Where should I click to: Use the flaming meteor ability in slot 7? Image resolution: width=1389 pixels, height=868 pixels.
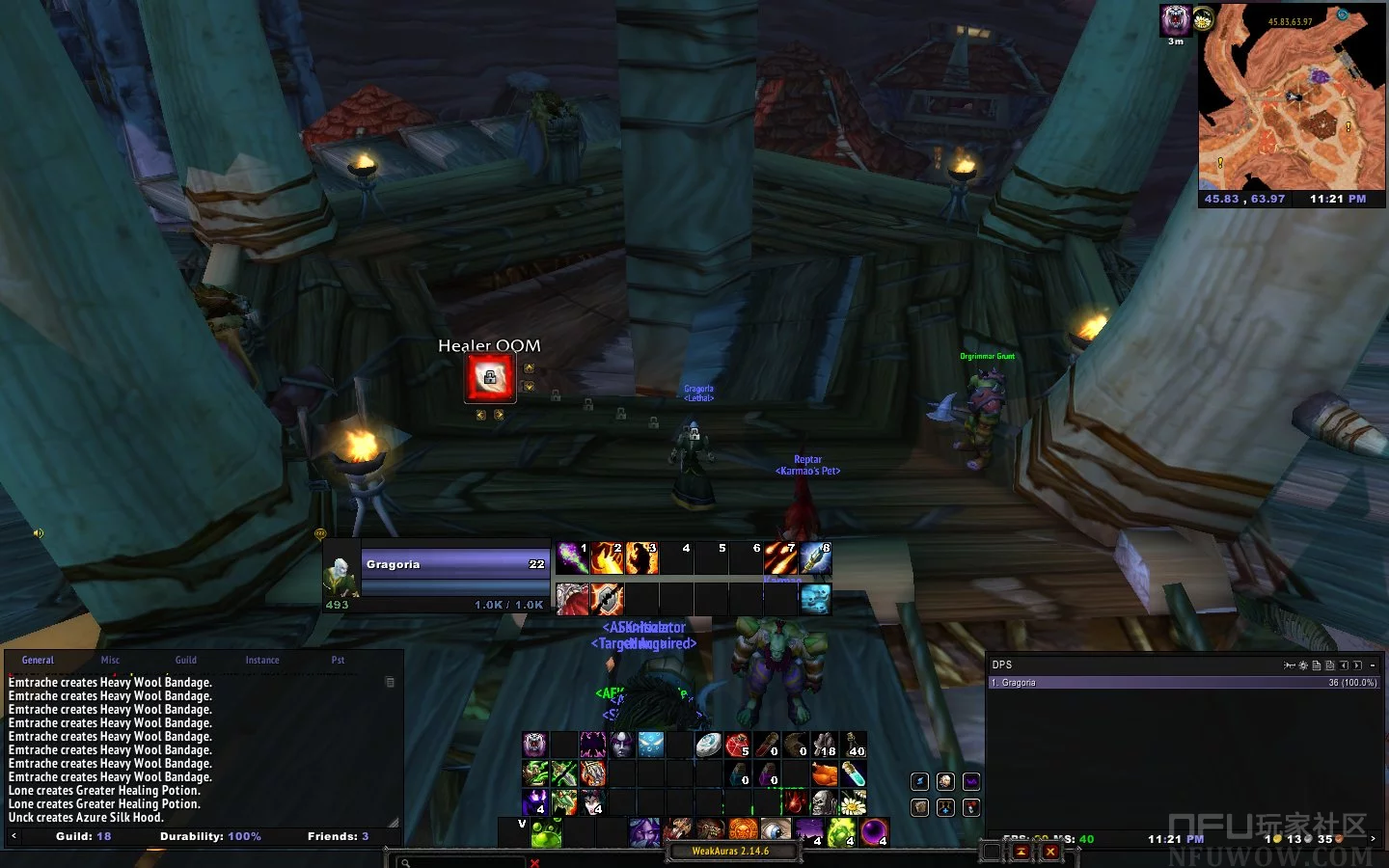780,558
